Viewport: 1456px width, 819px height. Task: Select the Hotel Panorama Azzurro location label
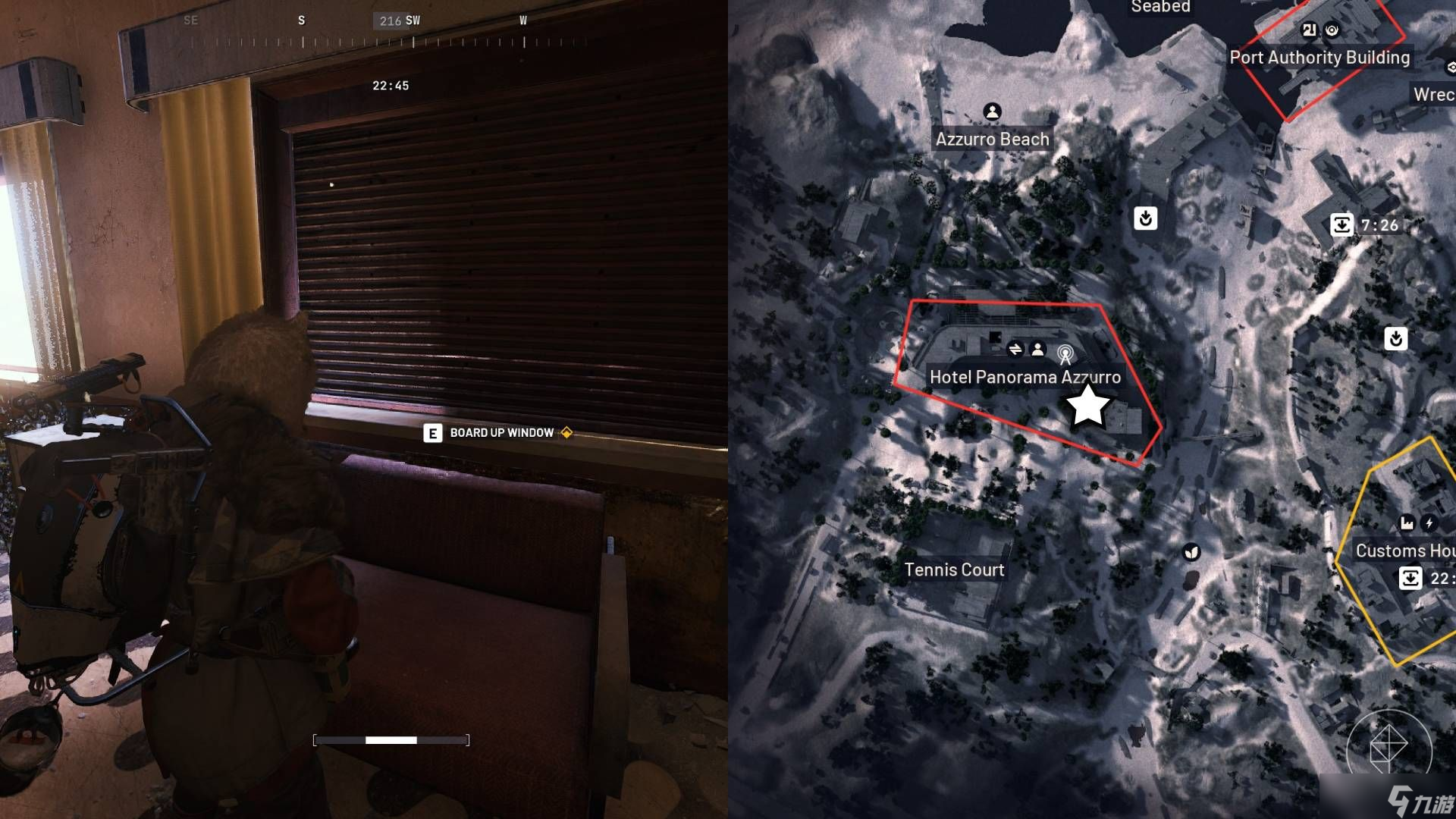(x=1025, y=377)
